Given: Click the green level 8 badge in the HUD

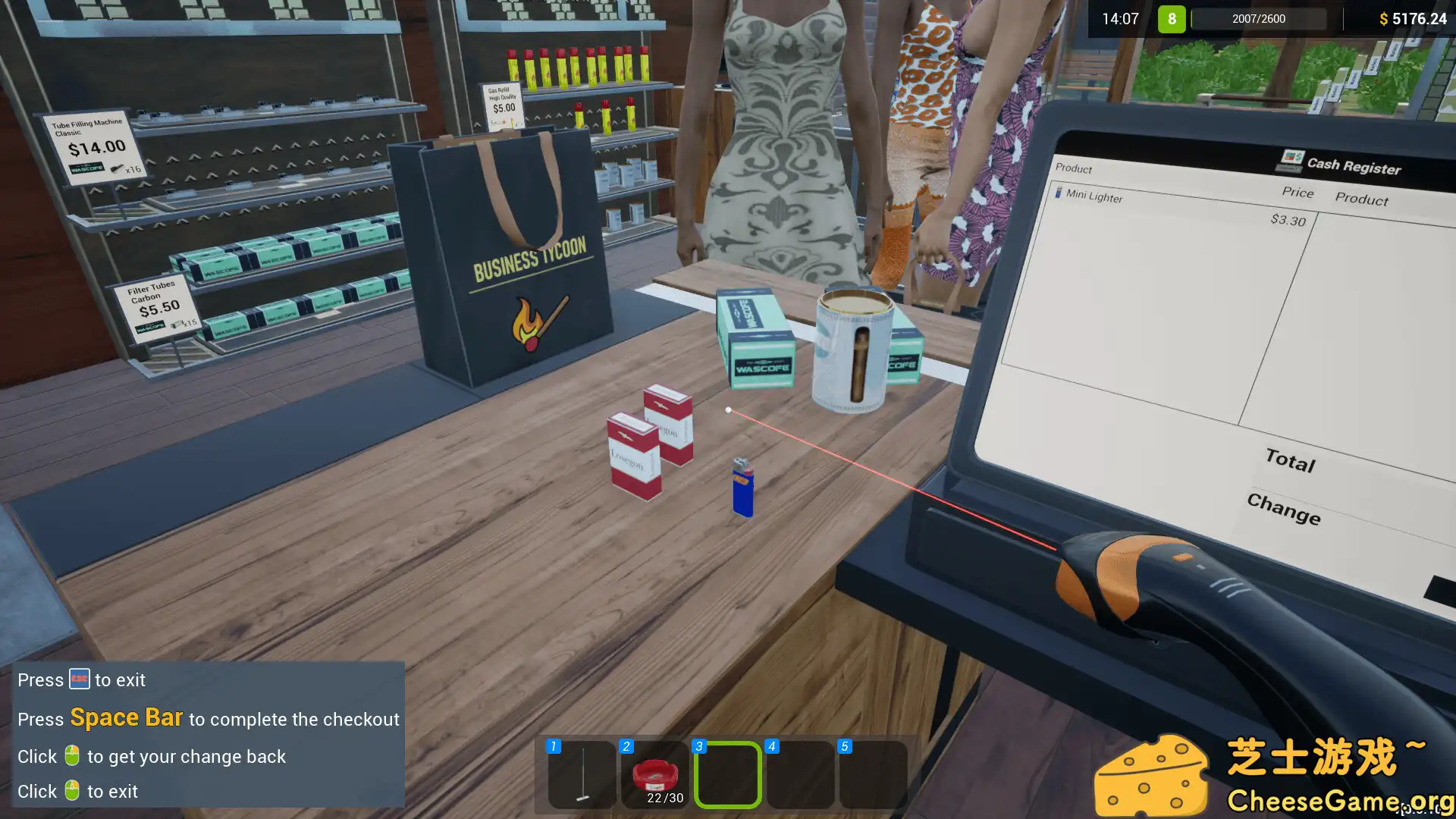Looking at the screenshot, I should point(1171,18).
